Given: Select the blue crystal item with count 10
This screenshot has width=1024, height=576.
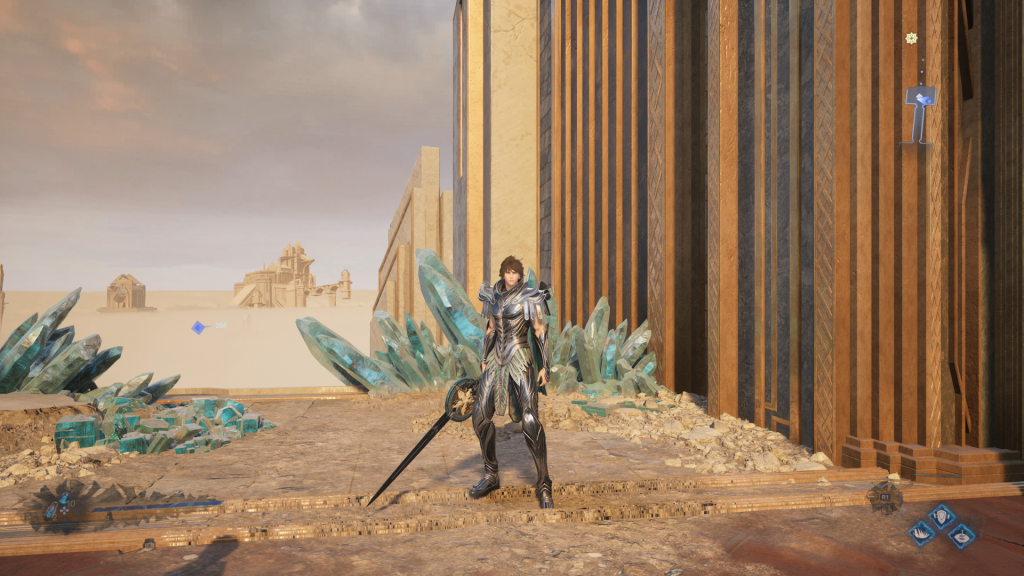Looking at the screenshot, I should (64, 499).
